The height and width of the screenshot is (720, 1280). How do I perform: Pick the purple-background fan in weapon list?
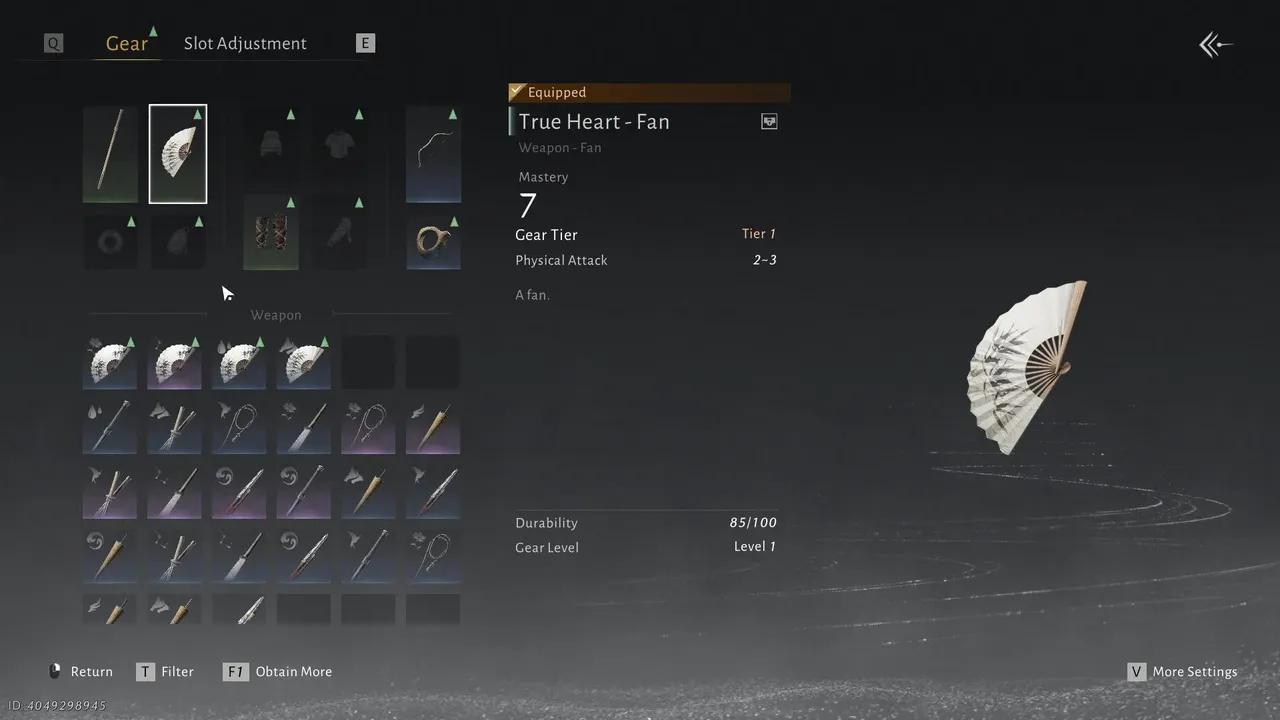click(x=174, y=362)
